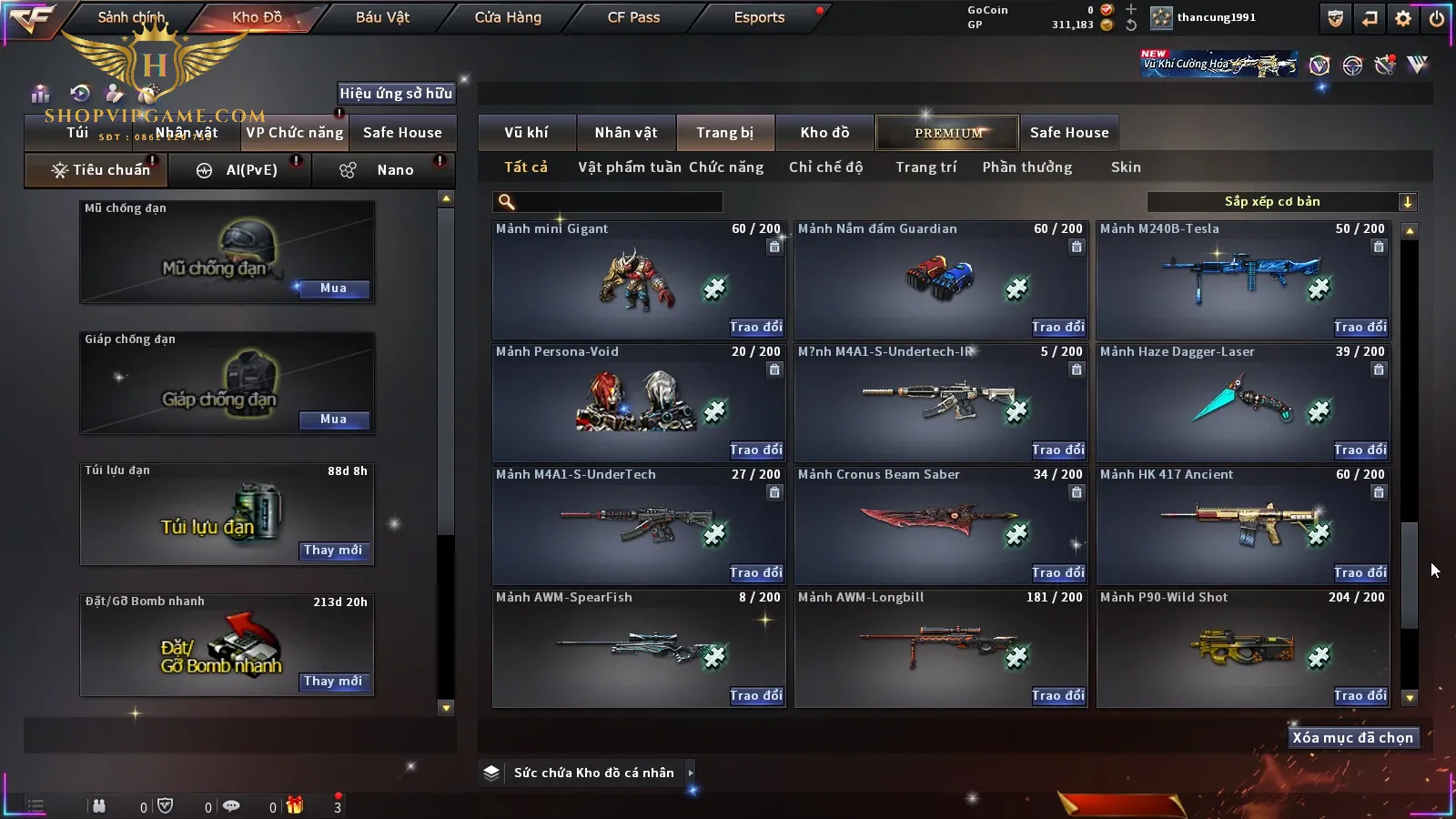Select the Nhân vật inventory tab
This screenshot has width=1456, height=819.
[626, 133]
